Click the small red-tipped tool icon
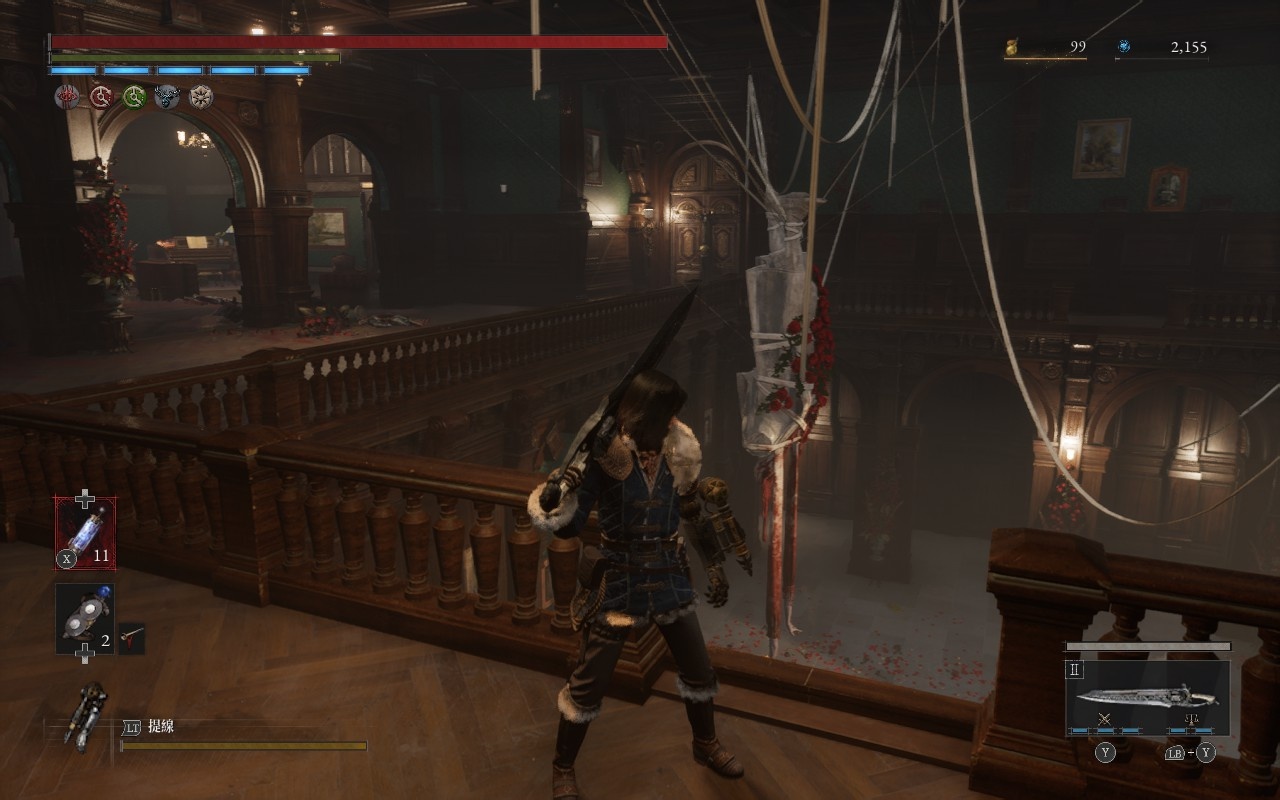Viewport: 1280px width, 800px height. pos(132,636)
